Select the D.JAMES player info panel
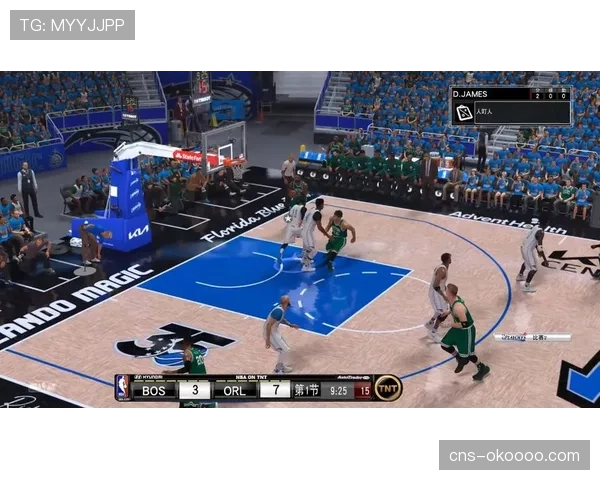The height and width of the screenshot is (480, 600). 511,105
